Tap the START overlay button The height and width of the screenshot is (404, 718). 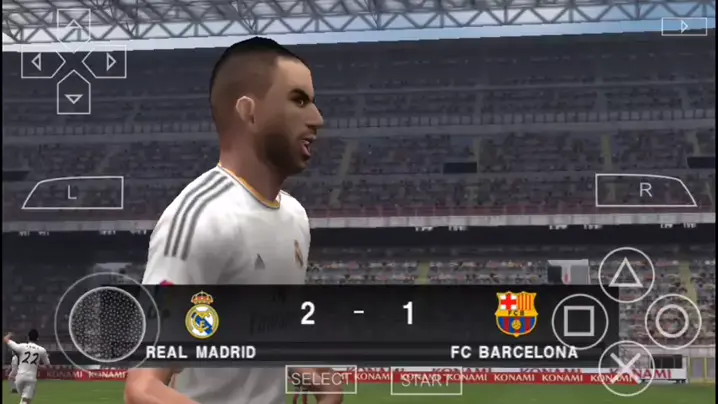click(x=425, y=379)
